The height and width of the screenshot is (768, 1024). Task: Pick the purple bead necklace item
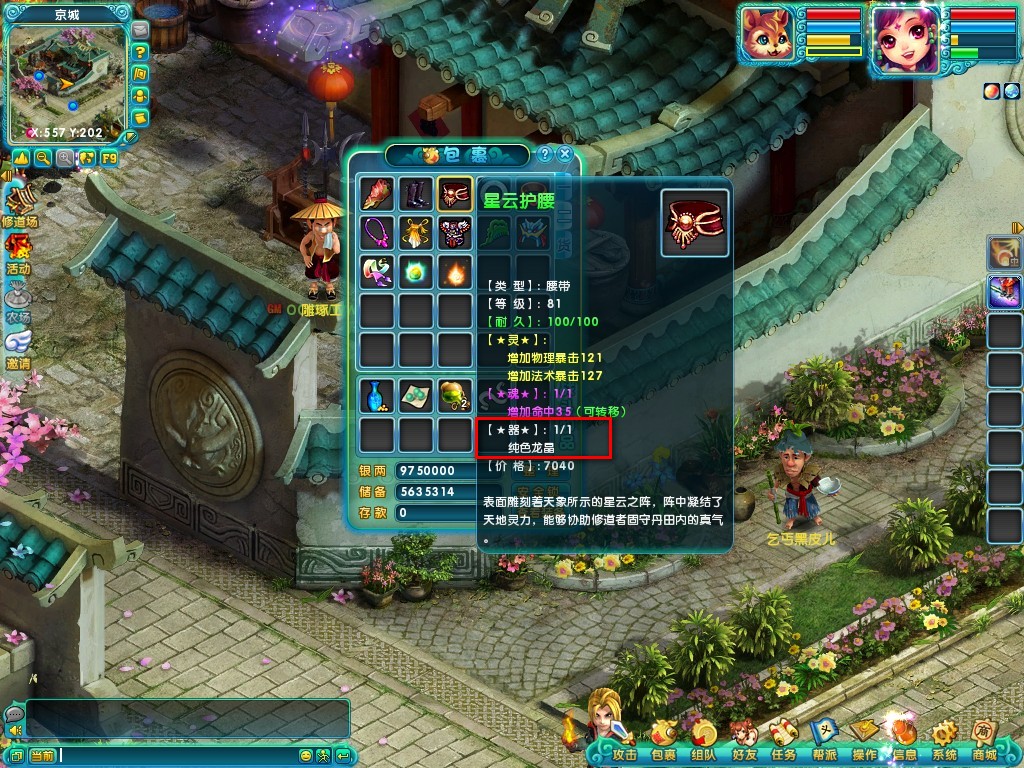pos(377,233)
